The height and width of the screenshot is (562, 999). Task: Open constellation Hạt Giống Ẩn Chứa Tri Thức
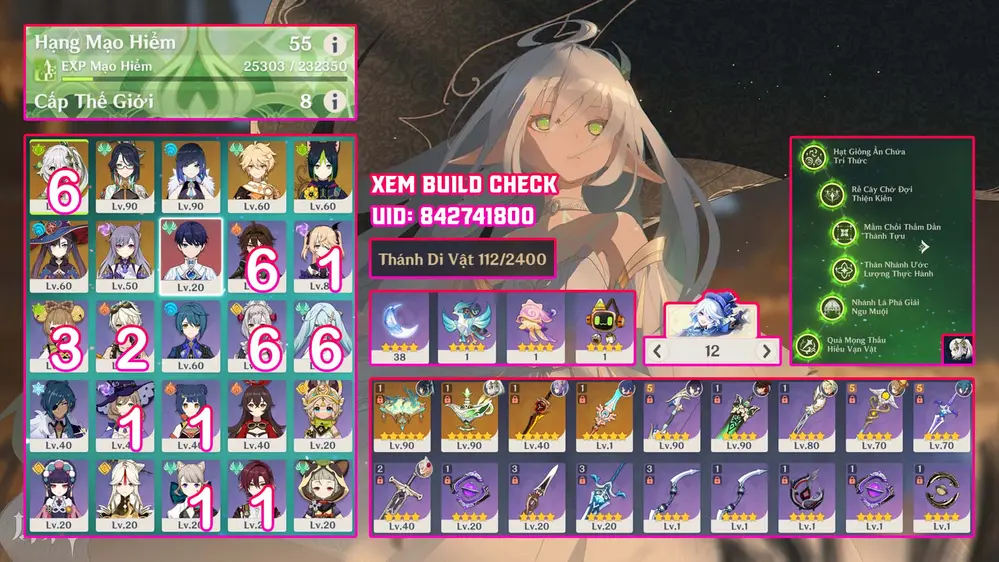click(815, 156)
